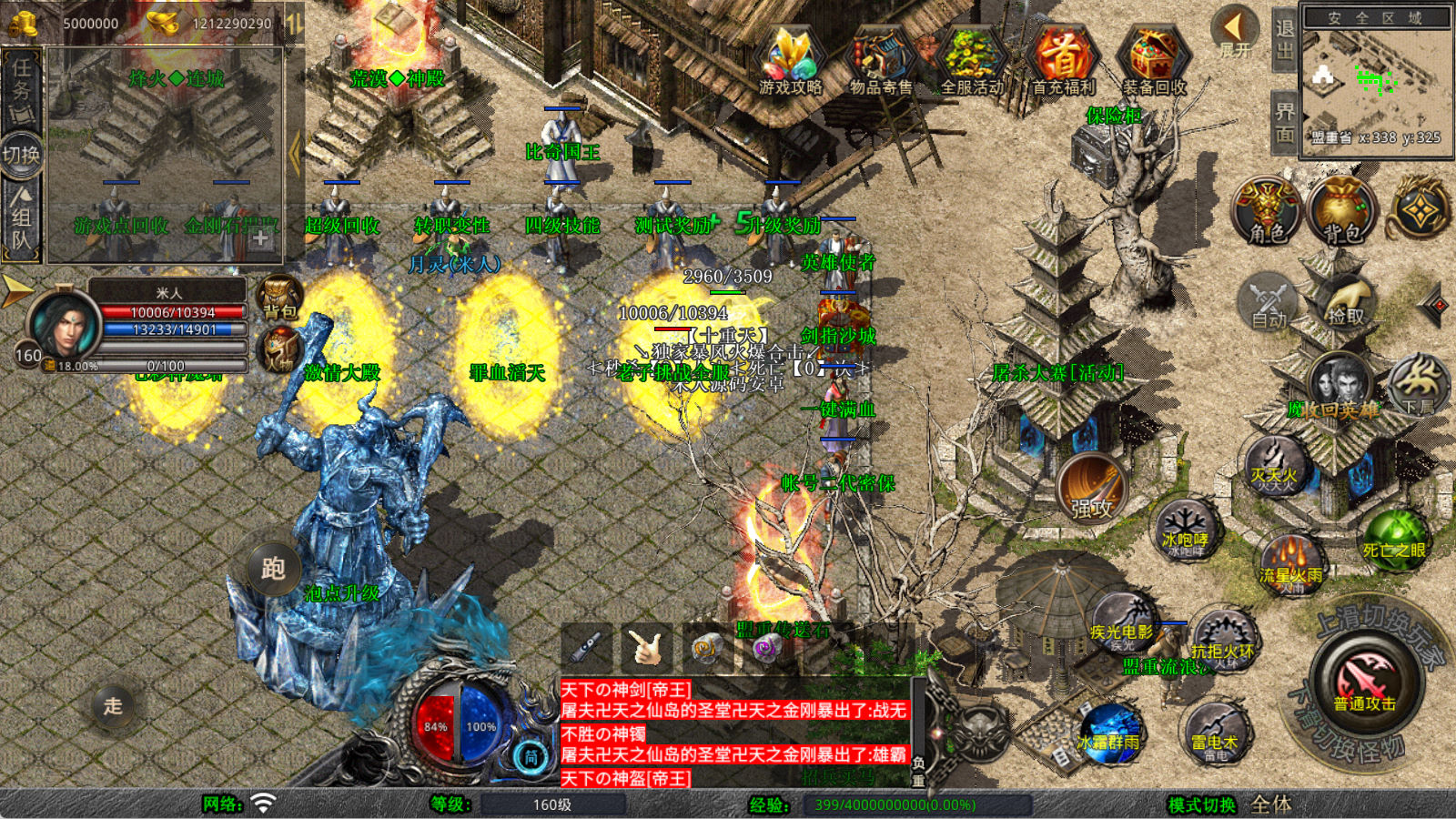Click the 模式切换 attack mode switch
Image resolution: width=1456 pixels, height=819 pixels.
point(1202,804)
